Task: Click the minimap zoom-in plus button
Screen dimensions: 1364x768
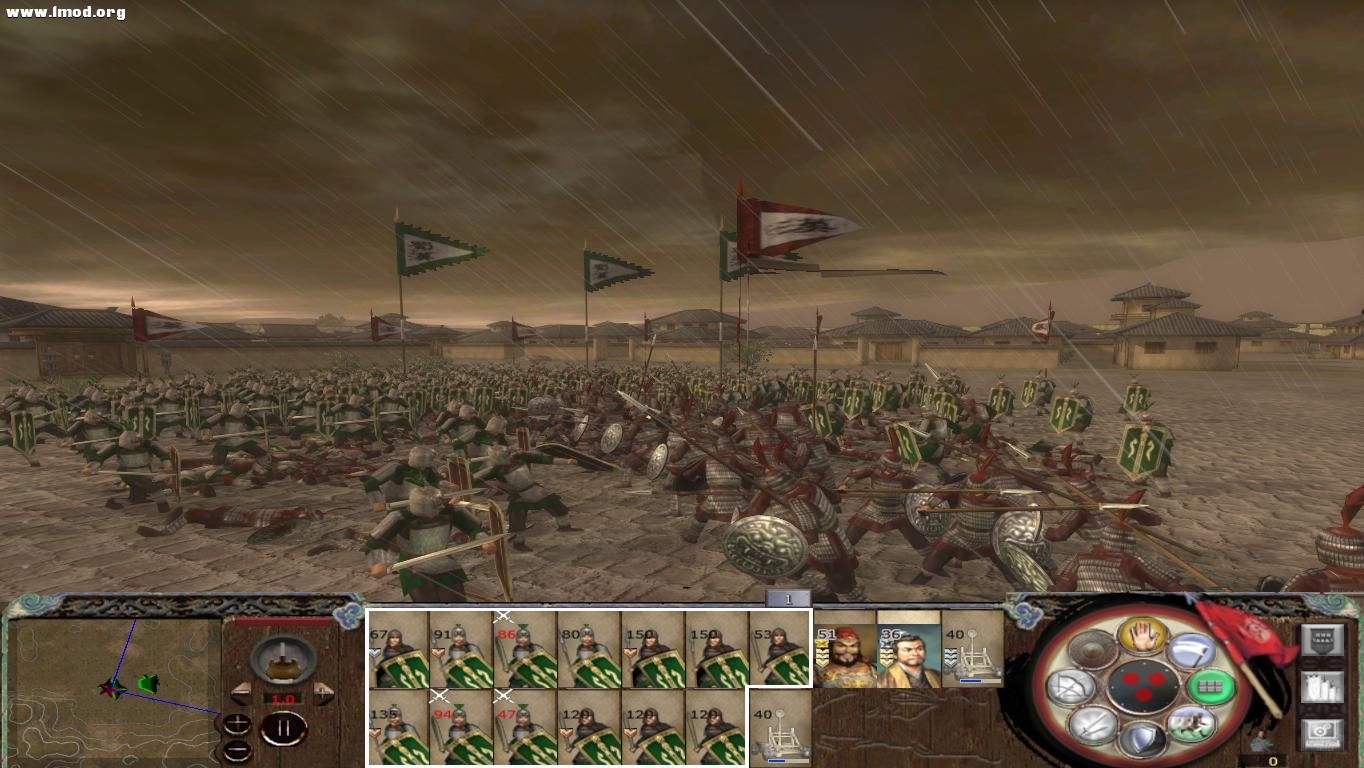Action: click(x=237, y=722)
